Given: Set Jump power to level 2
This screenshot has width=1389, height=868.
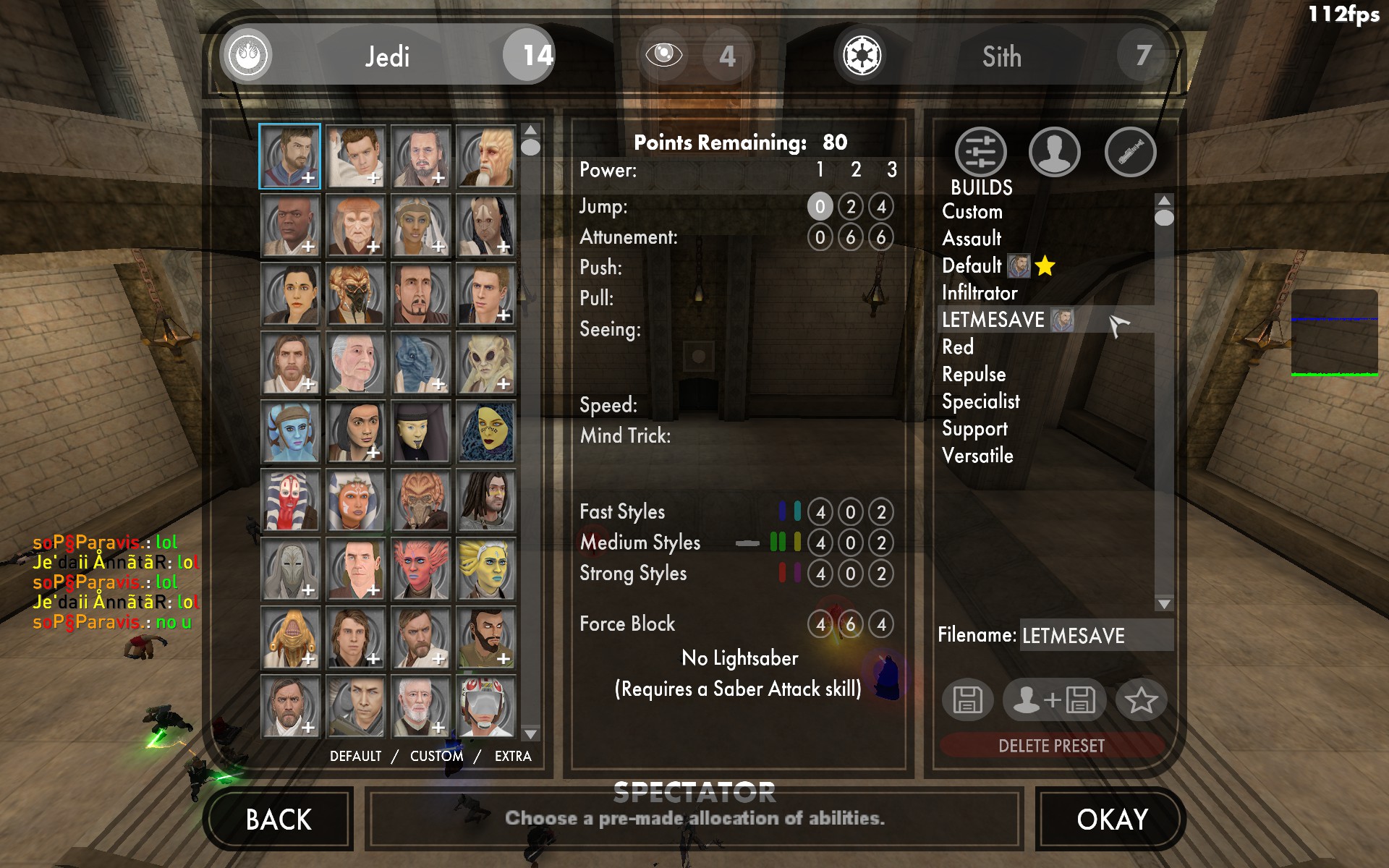Looking at the screenshot, I should [x=851, y=207].
